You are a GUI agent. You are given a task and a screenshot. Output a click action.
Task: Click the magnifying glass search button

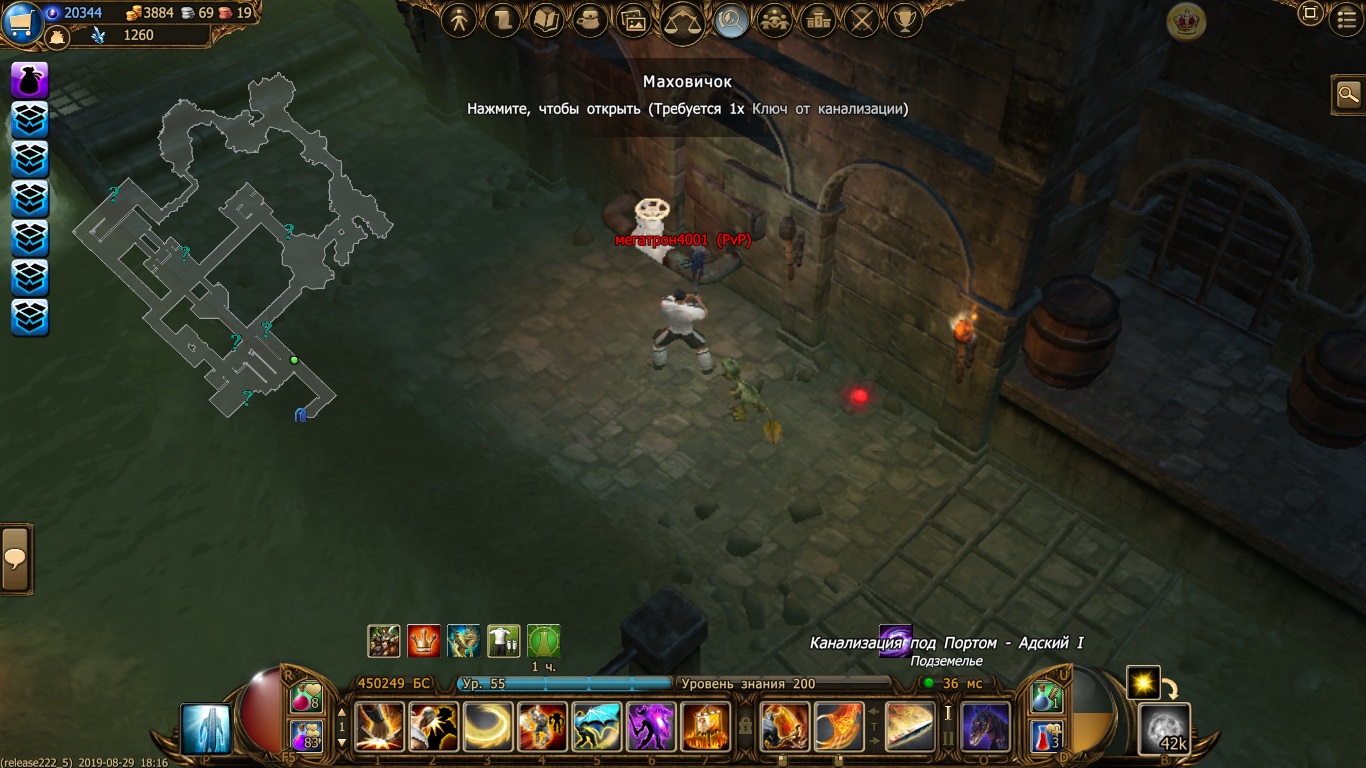[x=1349, y=94]
